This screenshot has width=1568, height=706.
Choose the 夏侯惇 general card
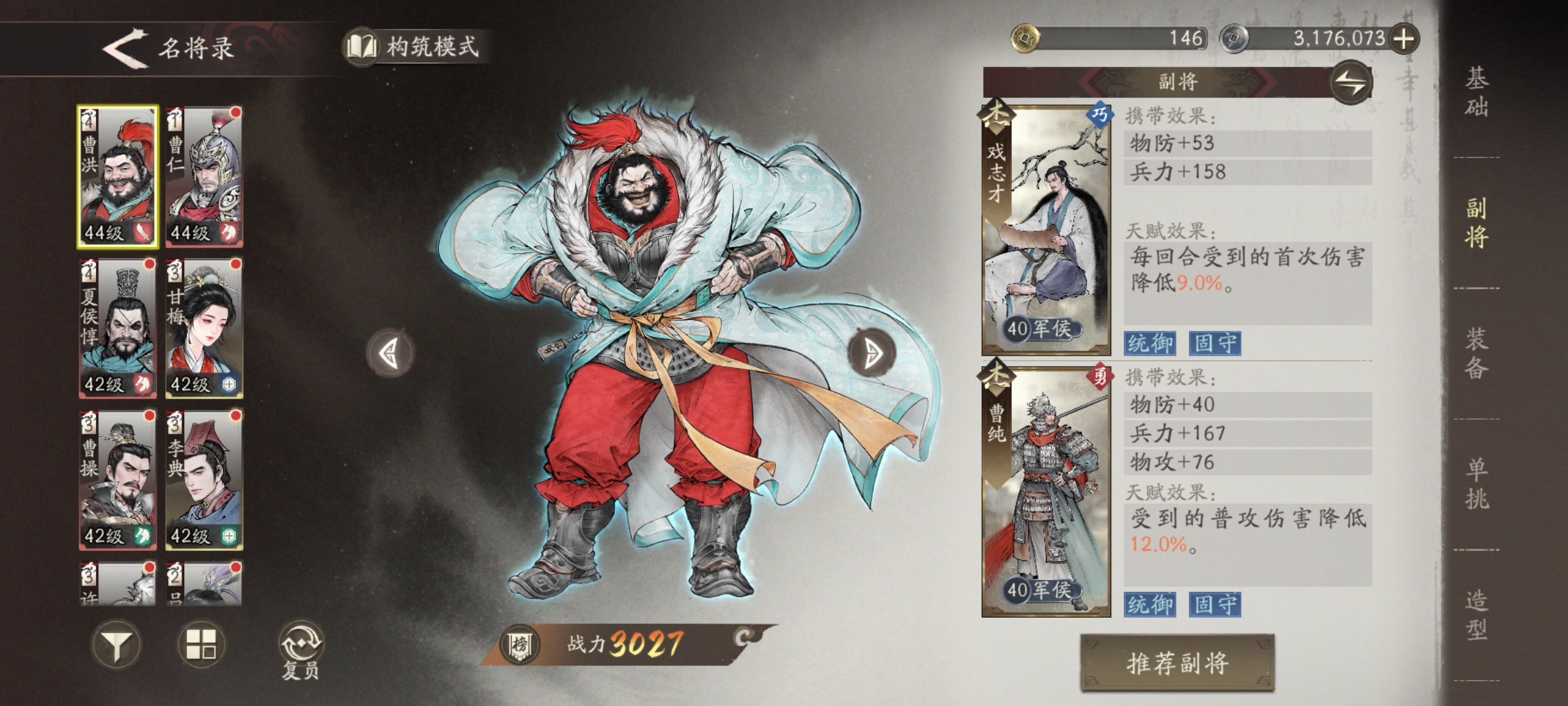[x=118, y=328]
